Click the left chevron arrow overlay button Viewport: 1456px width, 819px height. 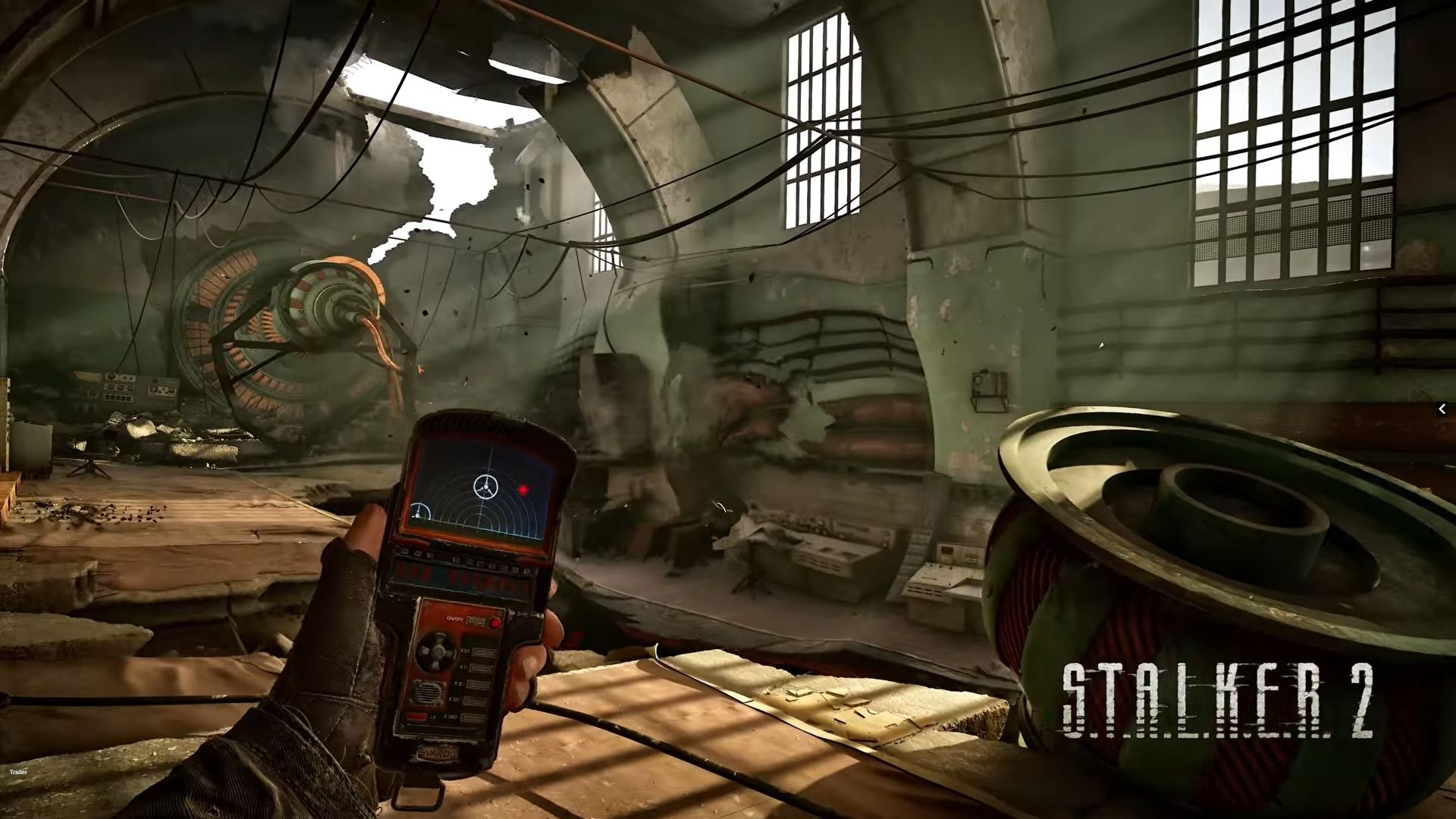(x=1442, y=409)
